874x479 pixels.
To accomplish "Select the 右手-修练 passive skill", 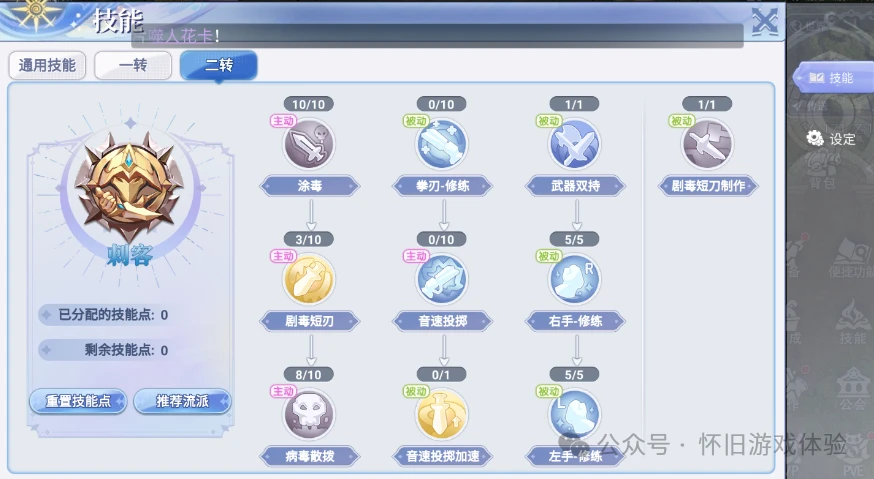I will [574, 279].
